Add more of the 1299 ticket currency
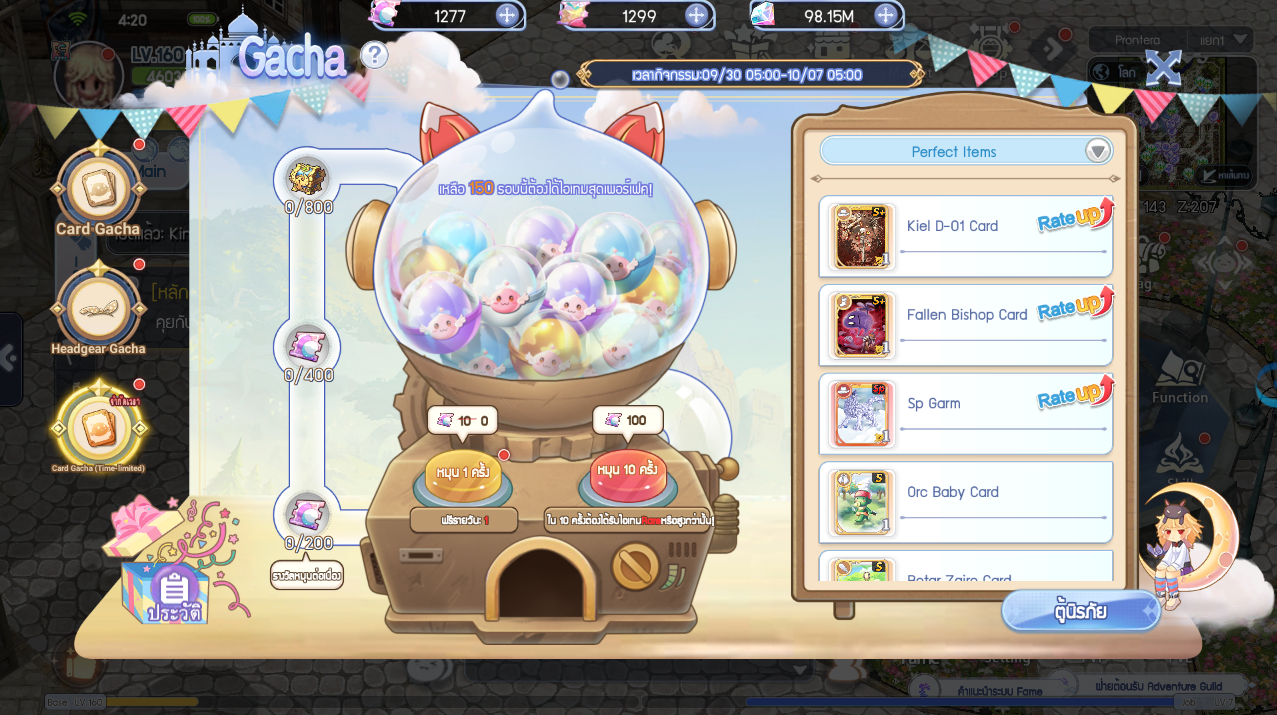 pyautogui.click(x=696, y=15)
